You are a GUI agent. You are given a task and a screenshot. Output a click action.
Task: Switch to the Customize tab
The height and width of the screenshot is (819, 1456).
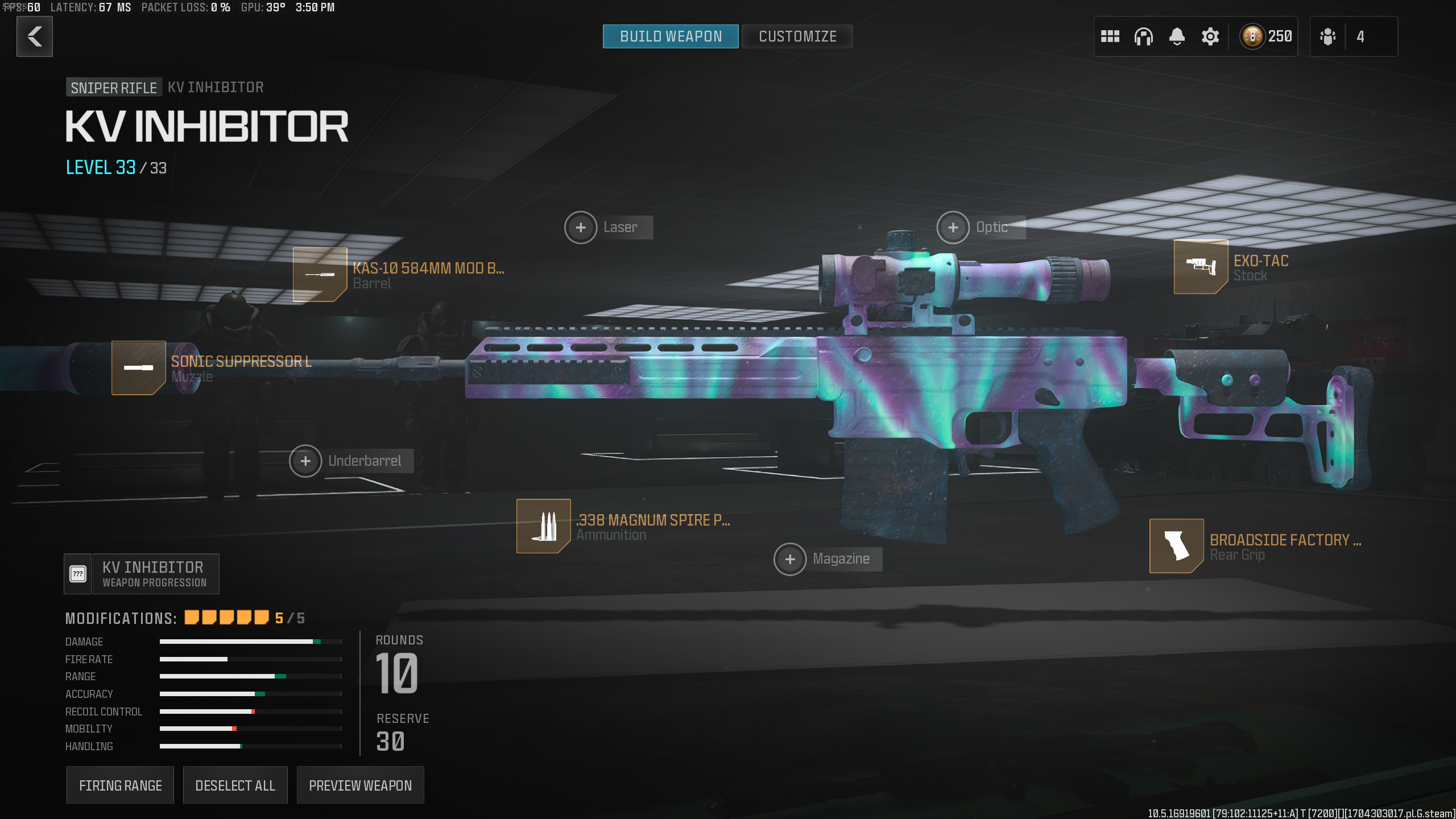(797, 36)
